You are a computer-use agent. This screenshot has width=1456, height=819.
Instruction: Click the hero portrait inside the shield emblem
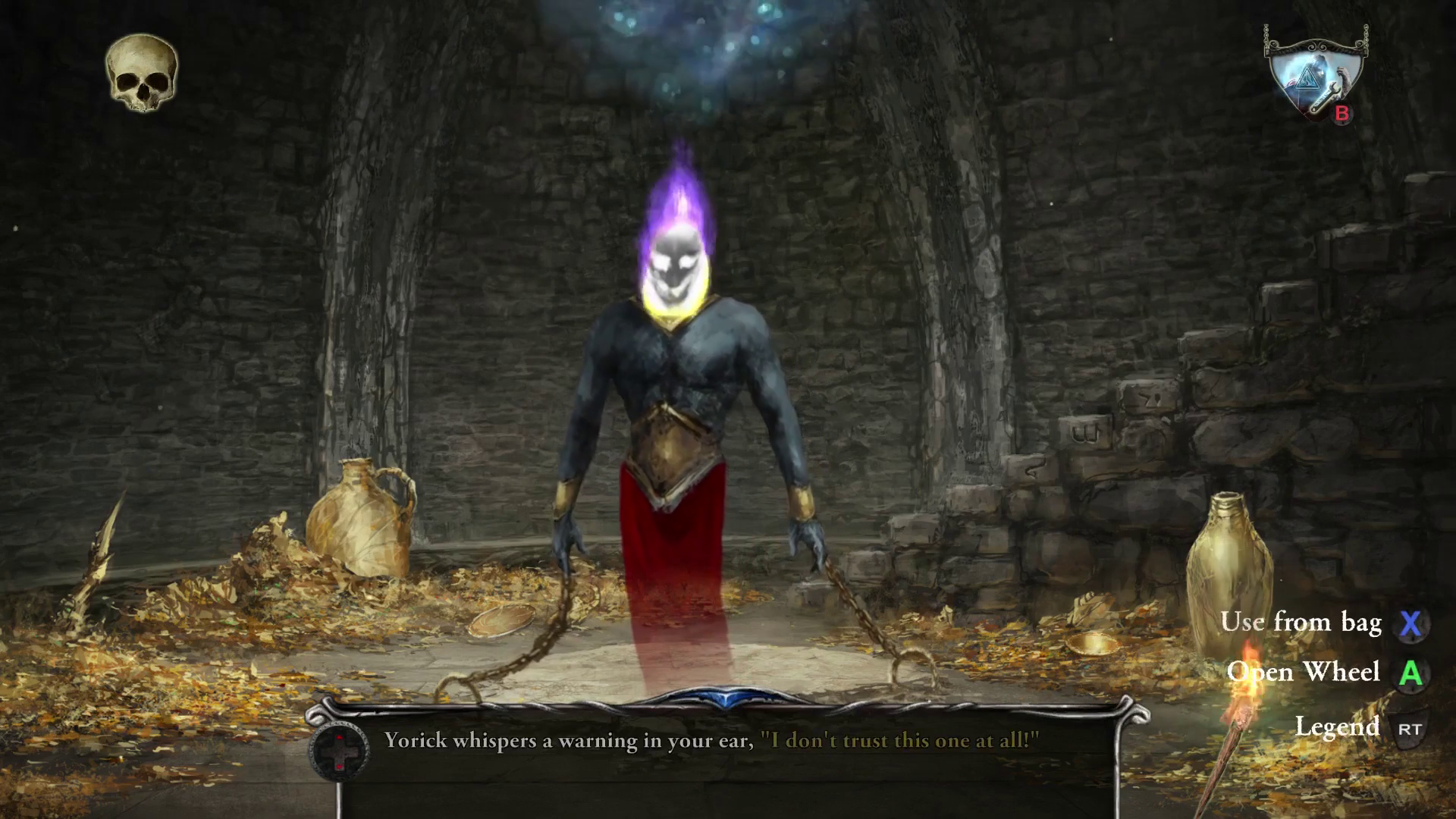(1319, 69)
